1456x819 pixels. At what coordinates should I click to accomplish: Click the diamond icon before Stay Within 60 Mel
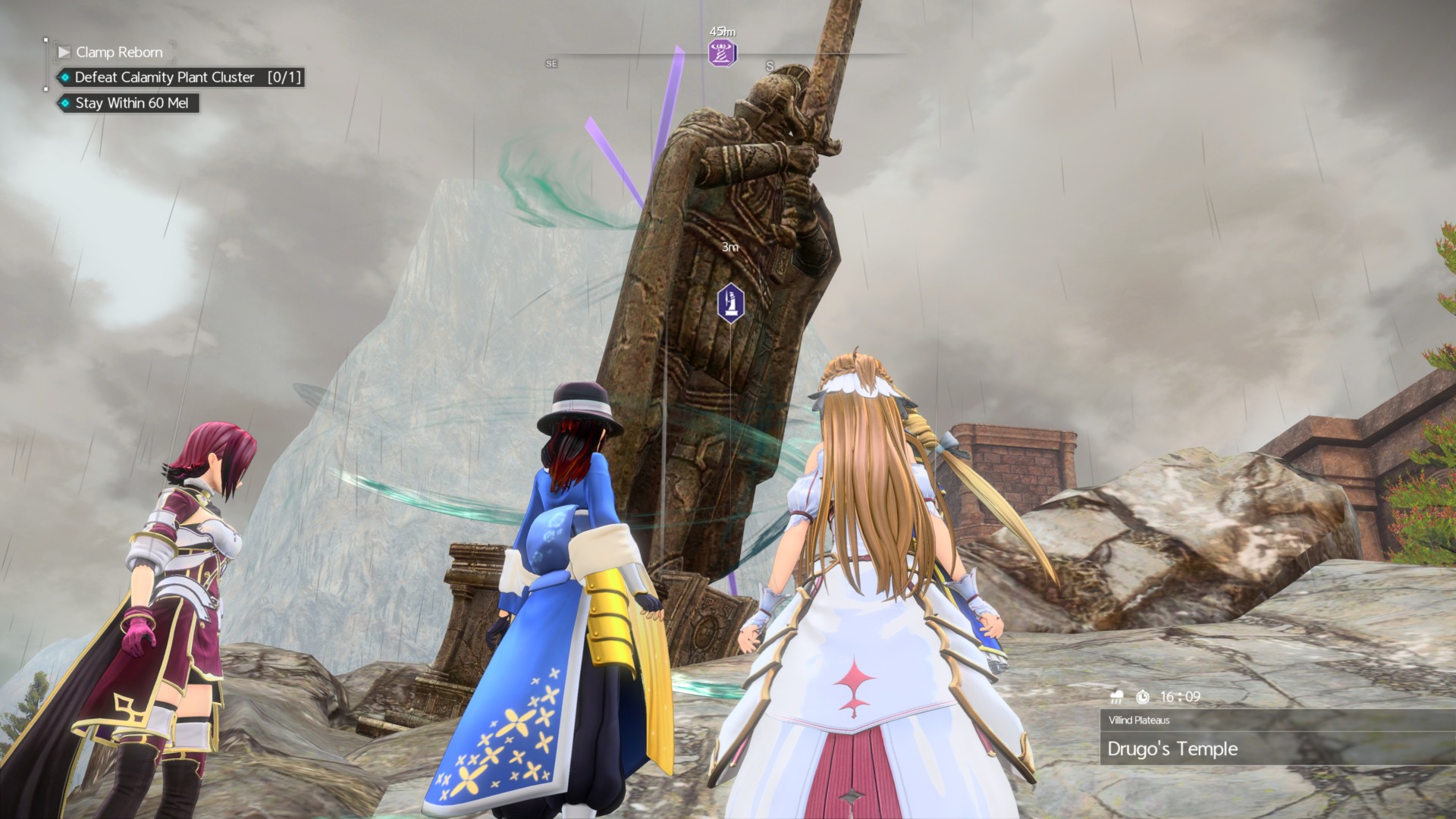coord(64,104)
